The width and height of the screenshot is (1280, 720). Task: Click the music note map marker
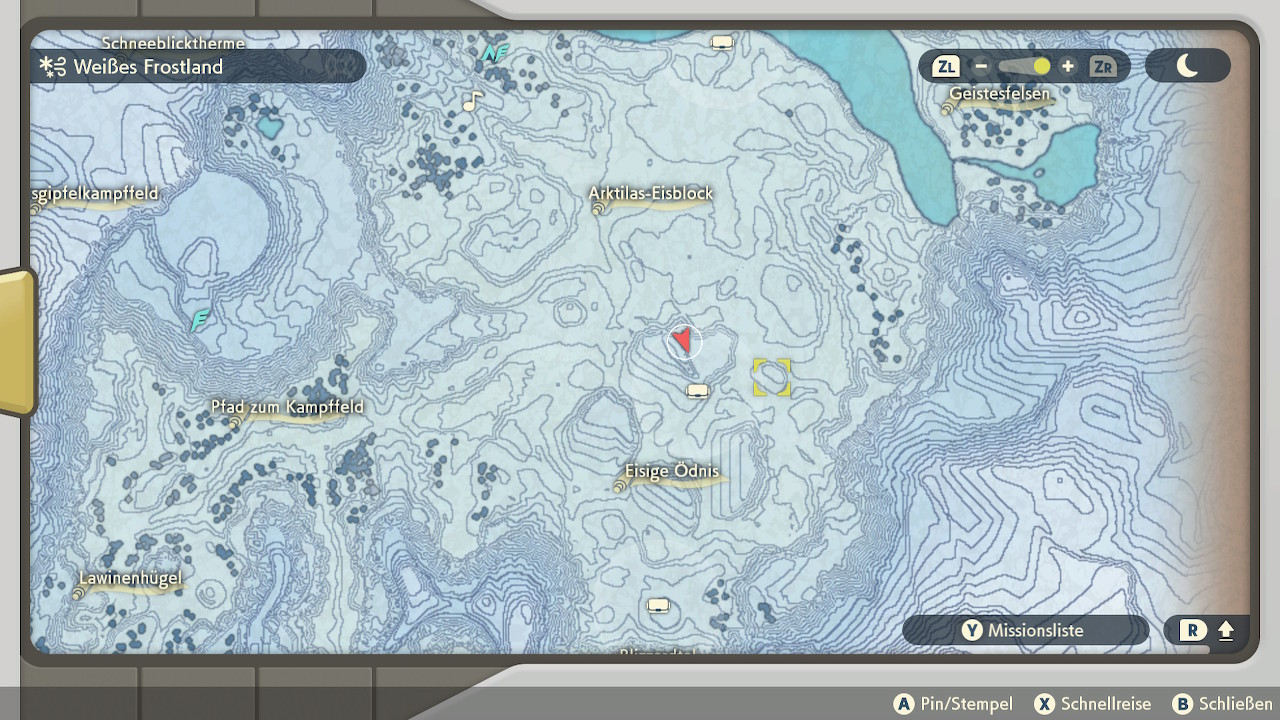(472, 101)
